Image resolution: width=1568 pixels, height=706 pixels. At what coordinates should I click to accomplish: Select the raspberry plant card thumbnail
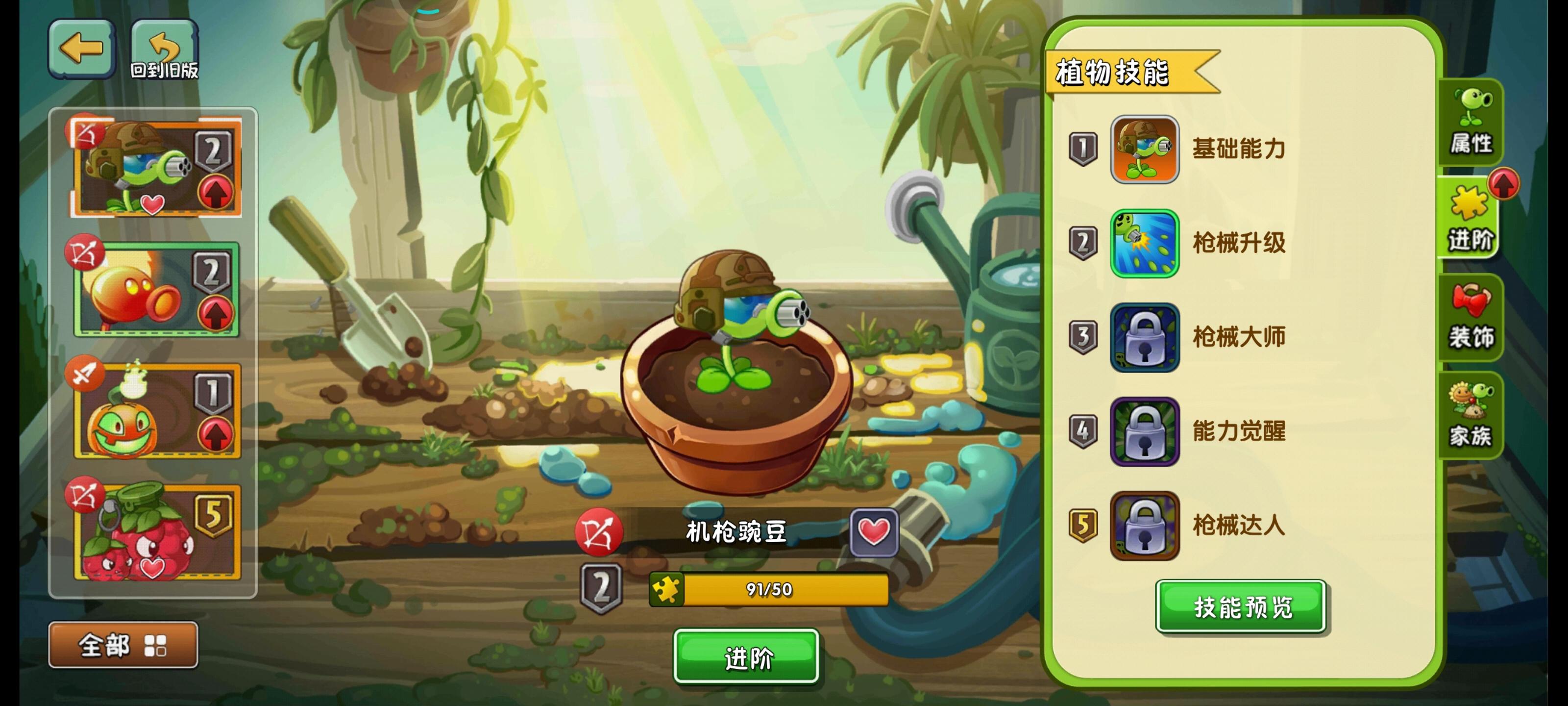pyautogui.click(x=155, y=534)
